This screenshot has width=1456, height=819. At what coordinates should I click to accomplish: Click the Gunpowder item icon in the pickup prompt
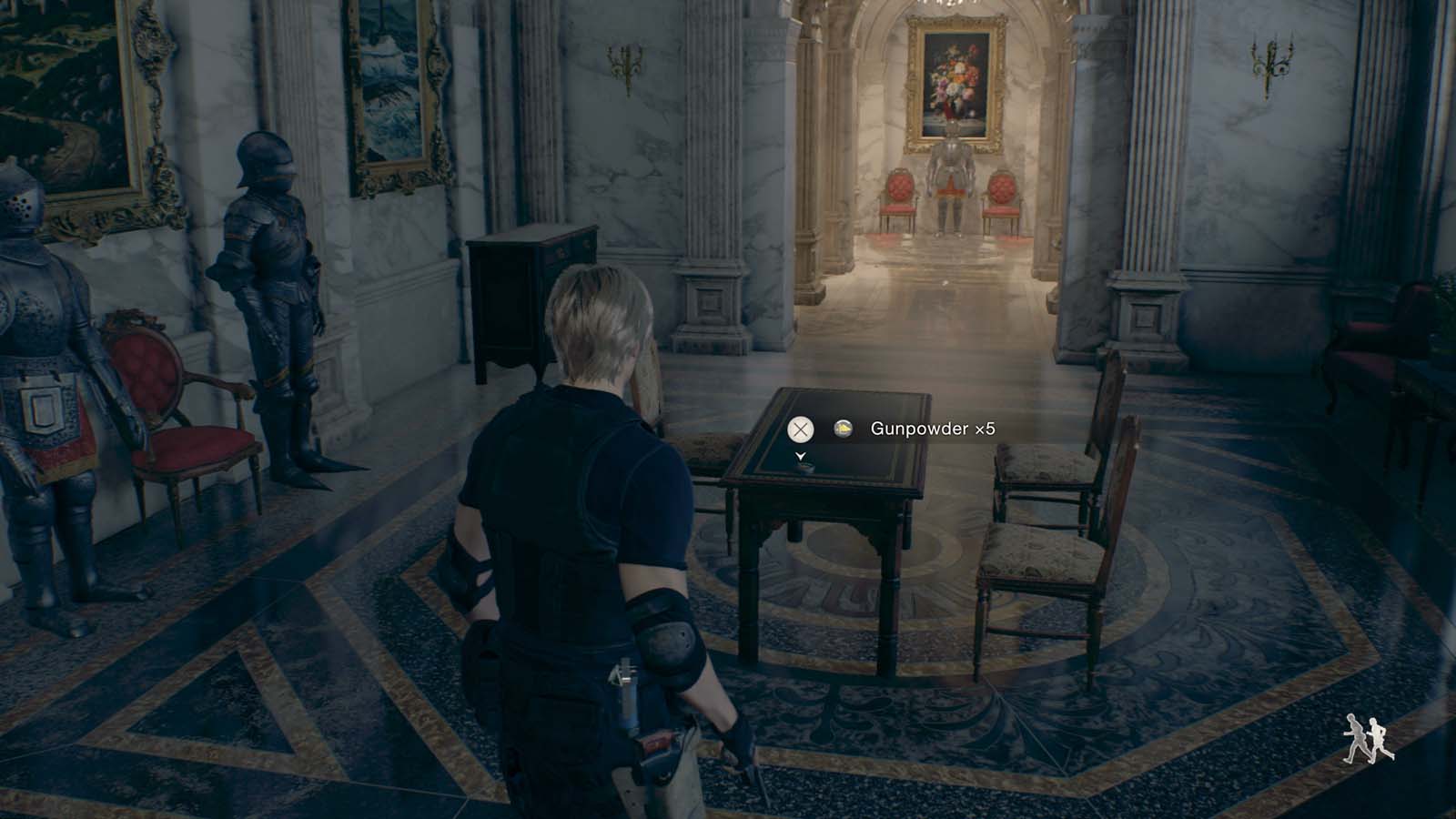[843, 428]
